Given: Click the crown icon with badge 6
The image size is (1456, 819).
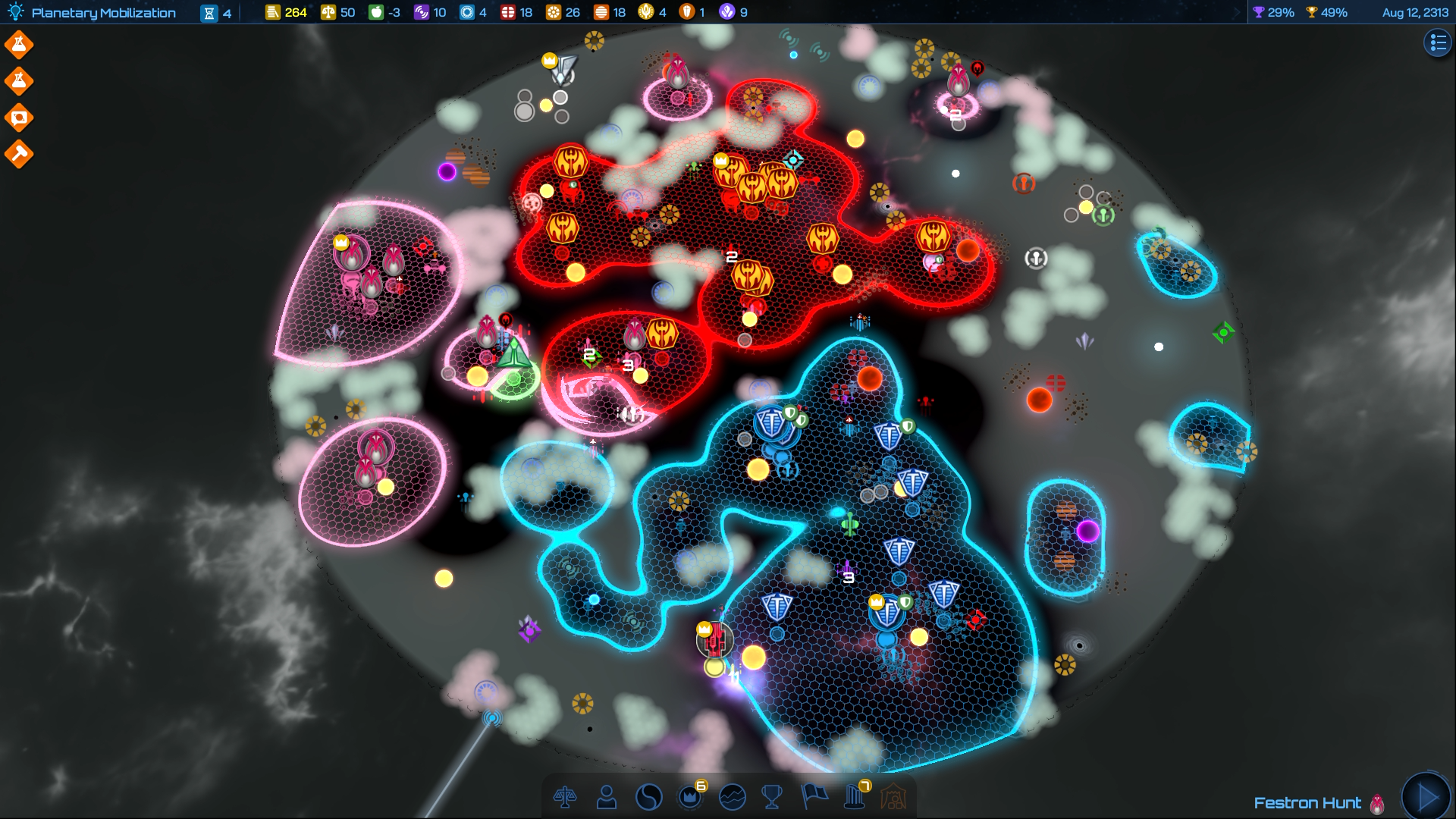Looking at the screenshot, I should point(690,797).
